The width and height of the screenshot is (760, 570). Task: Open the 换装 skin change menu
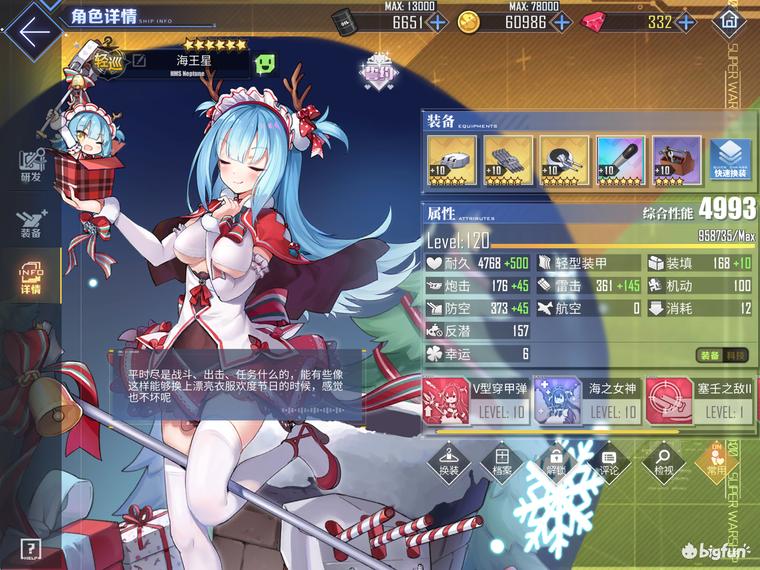(449, 461)
